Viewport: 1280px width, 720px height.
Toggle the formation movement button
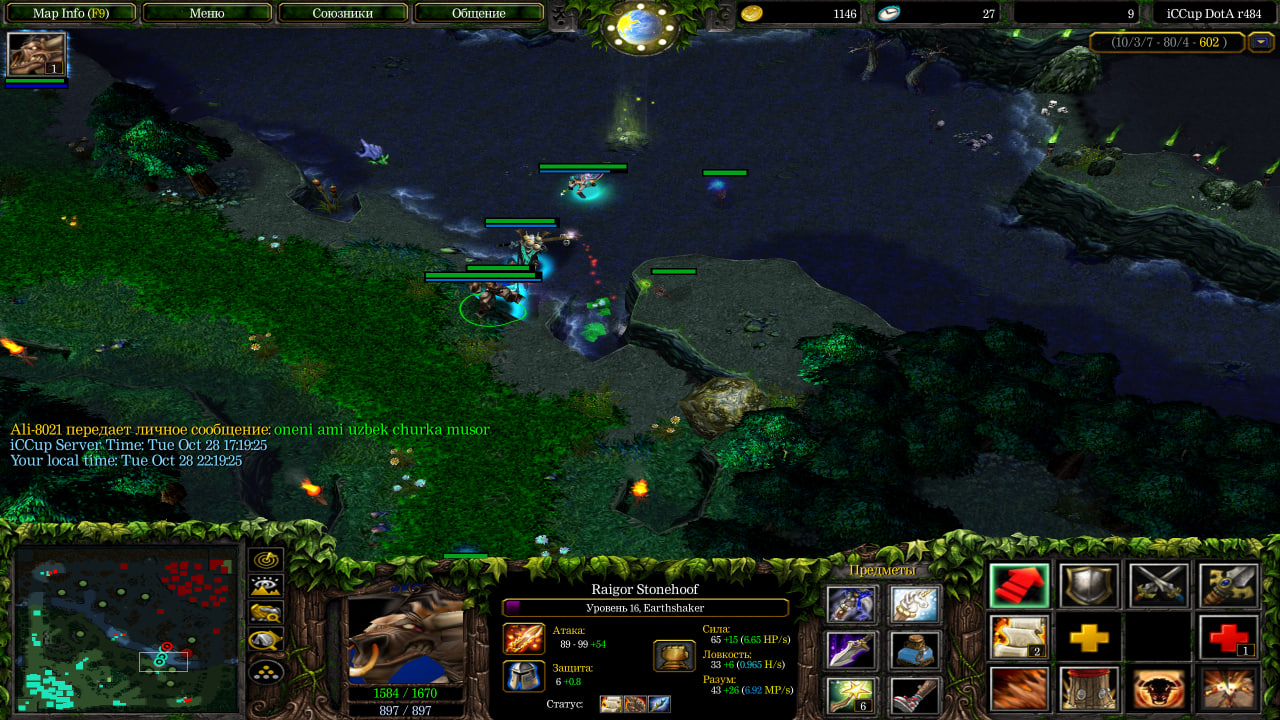coord(267,668)
